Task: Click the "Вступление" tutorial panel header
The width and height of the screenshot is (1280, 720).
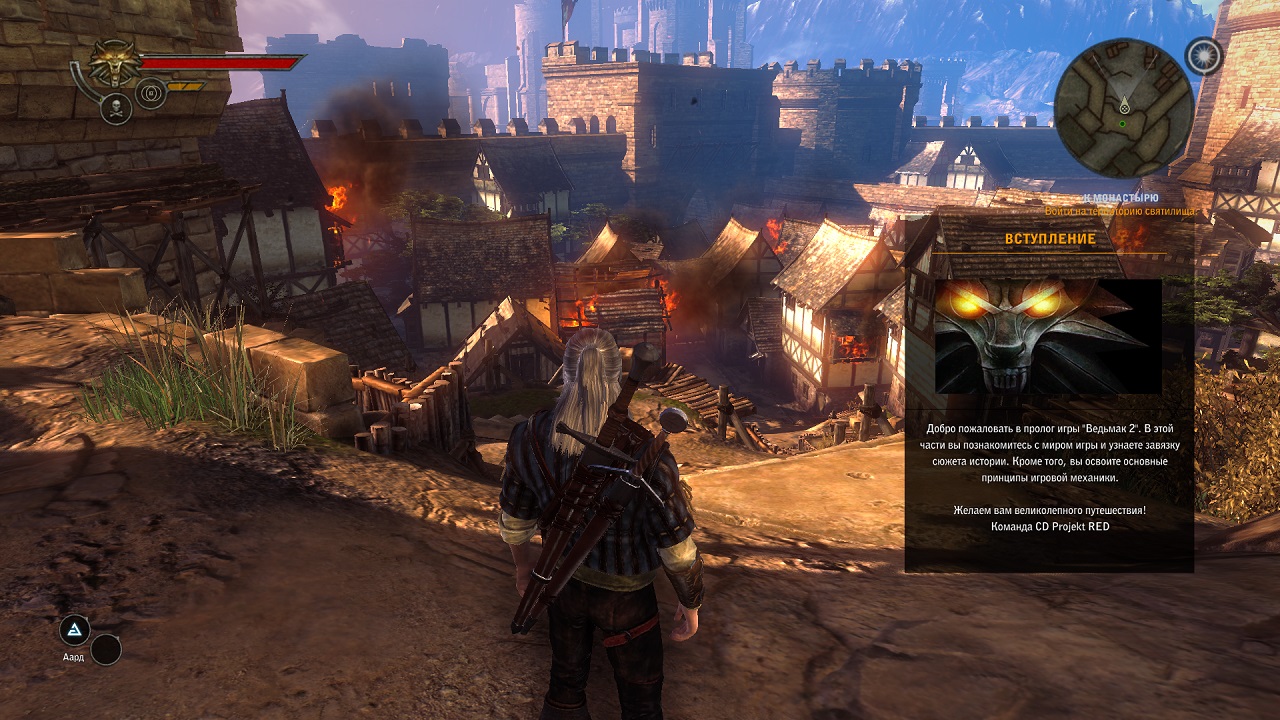Action: pyautogui.click(x=1049, y=239)
